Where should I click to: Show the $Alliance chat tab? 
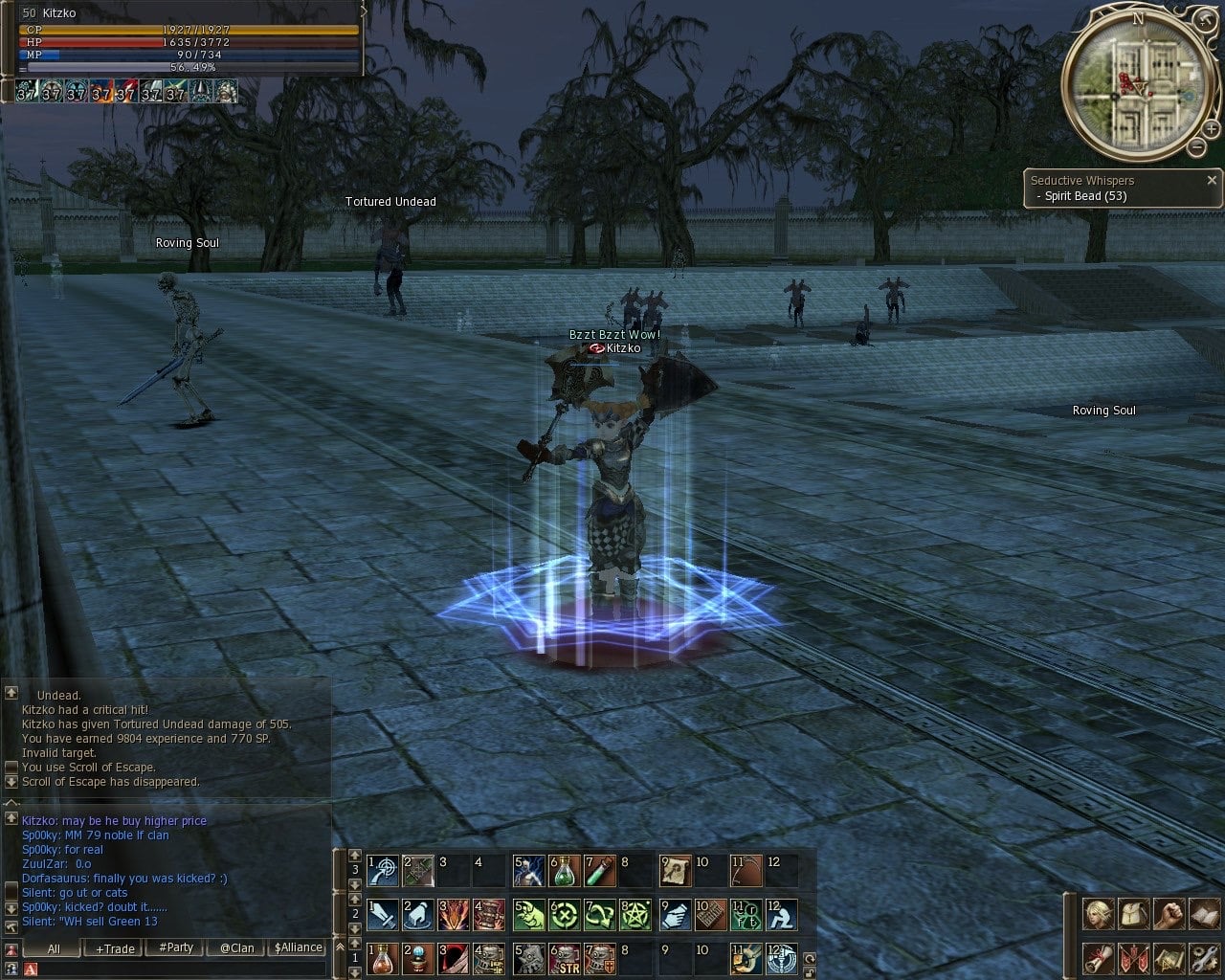pos(298,948)
